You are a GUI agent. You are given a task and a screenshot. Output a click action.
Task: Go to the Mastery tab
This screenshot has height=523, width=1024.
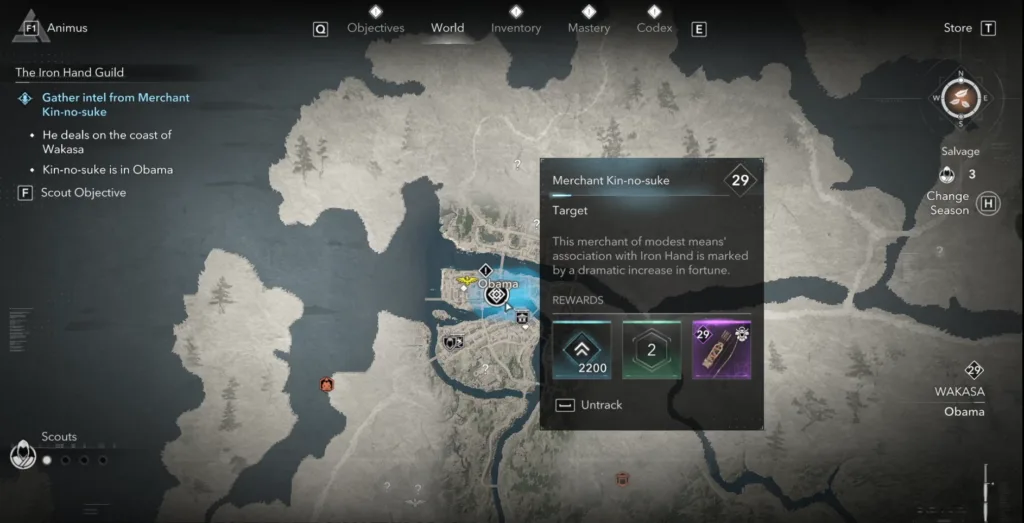[588, 28]
